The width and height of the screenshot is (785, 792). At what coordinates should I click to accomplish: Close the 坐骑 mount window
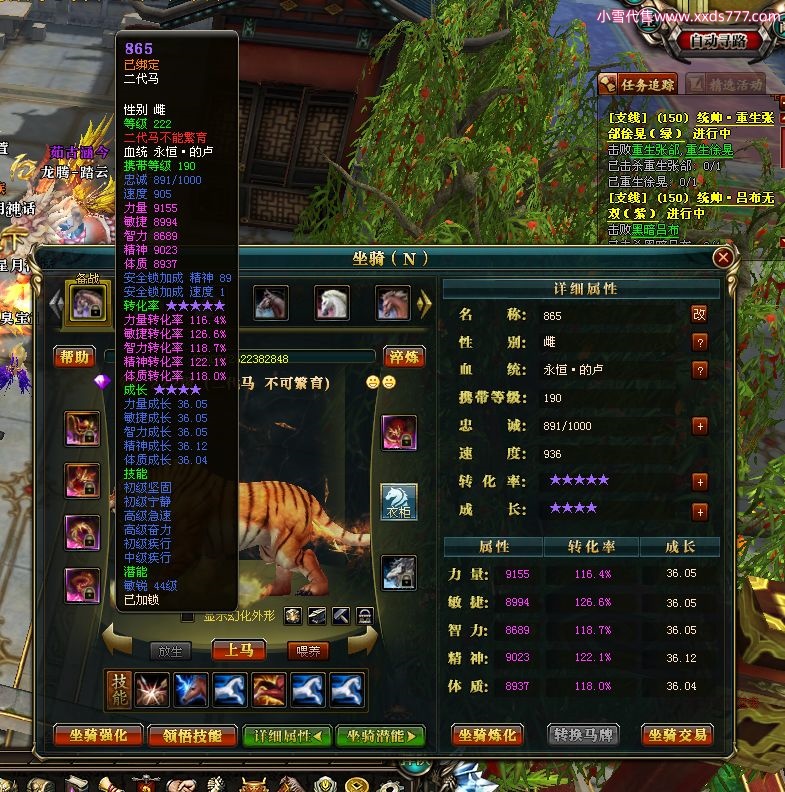click(x=723, y=258)
